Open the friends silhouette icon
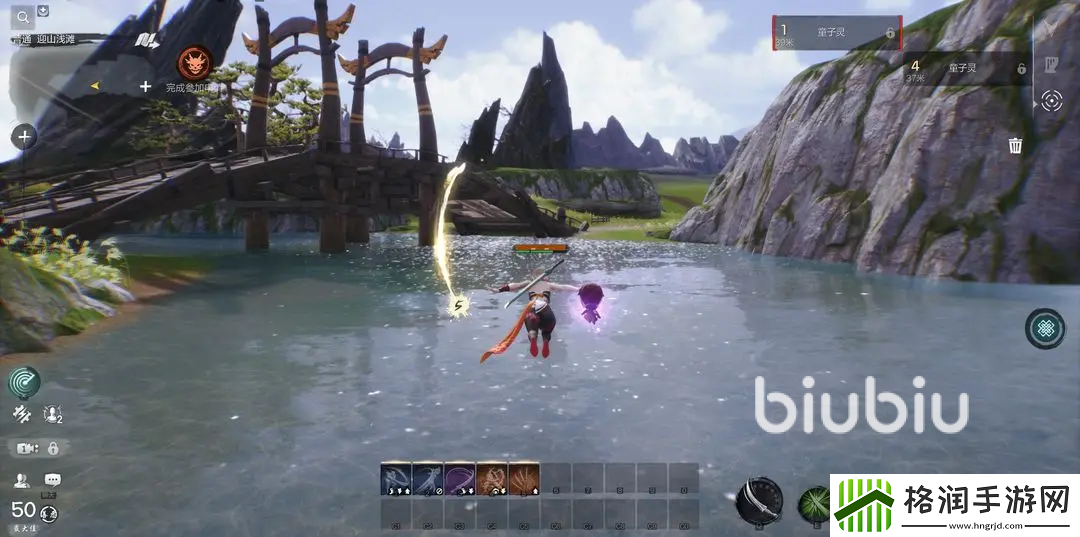 [22, 481]
